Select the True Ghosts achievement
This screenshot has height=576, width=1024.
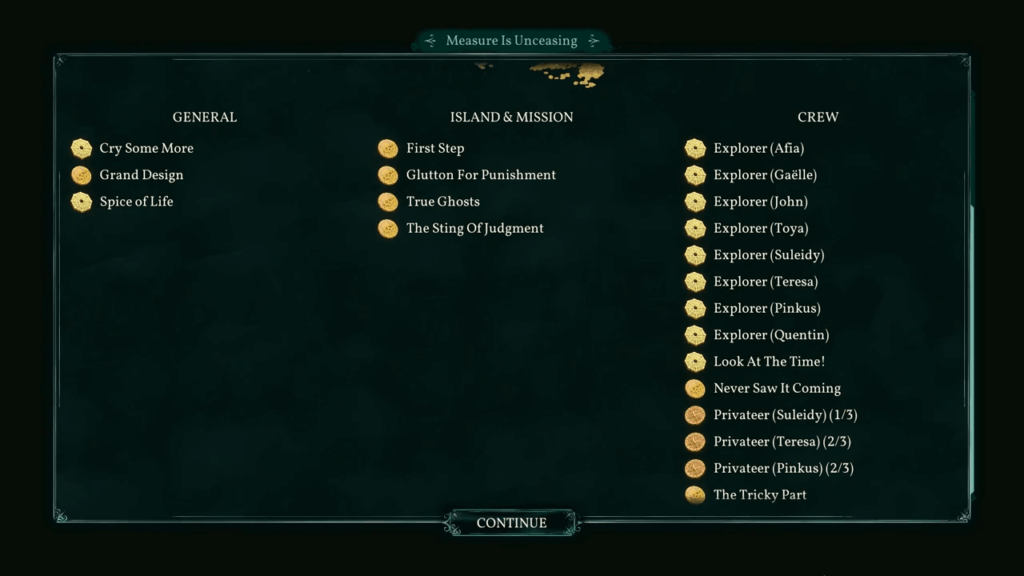coord(442,202)
